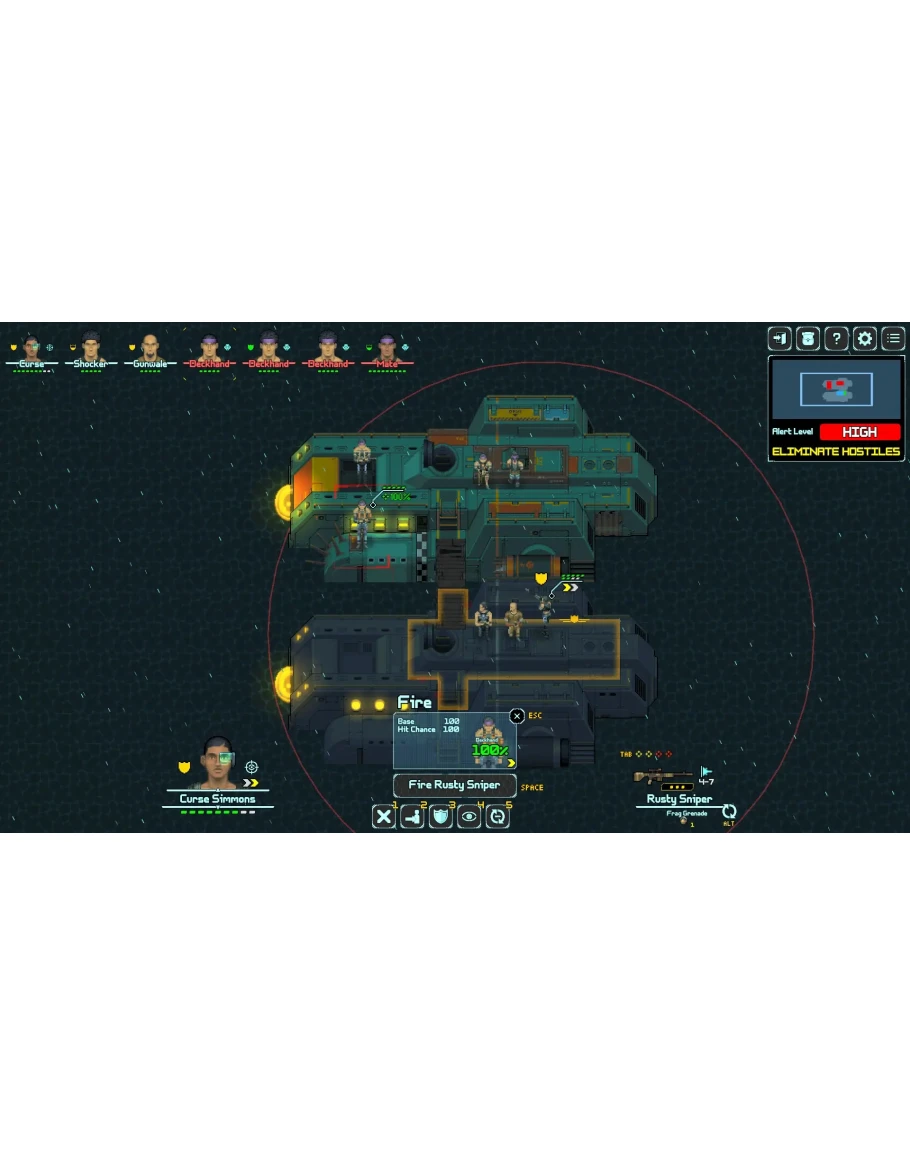Select the cancel X action icon
The height and width of the screenshot is (1155, 910).
[x=384, y=816]
